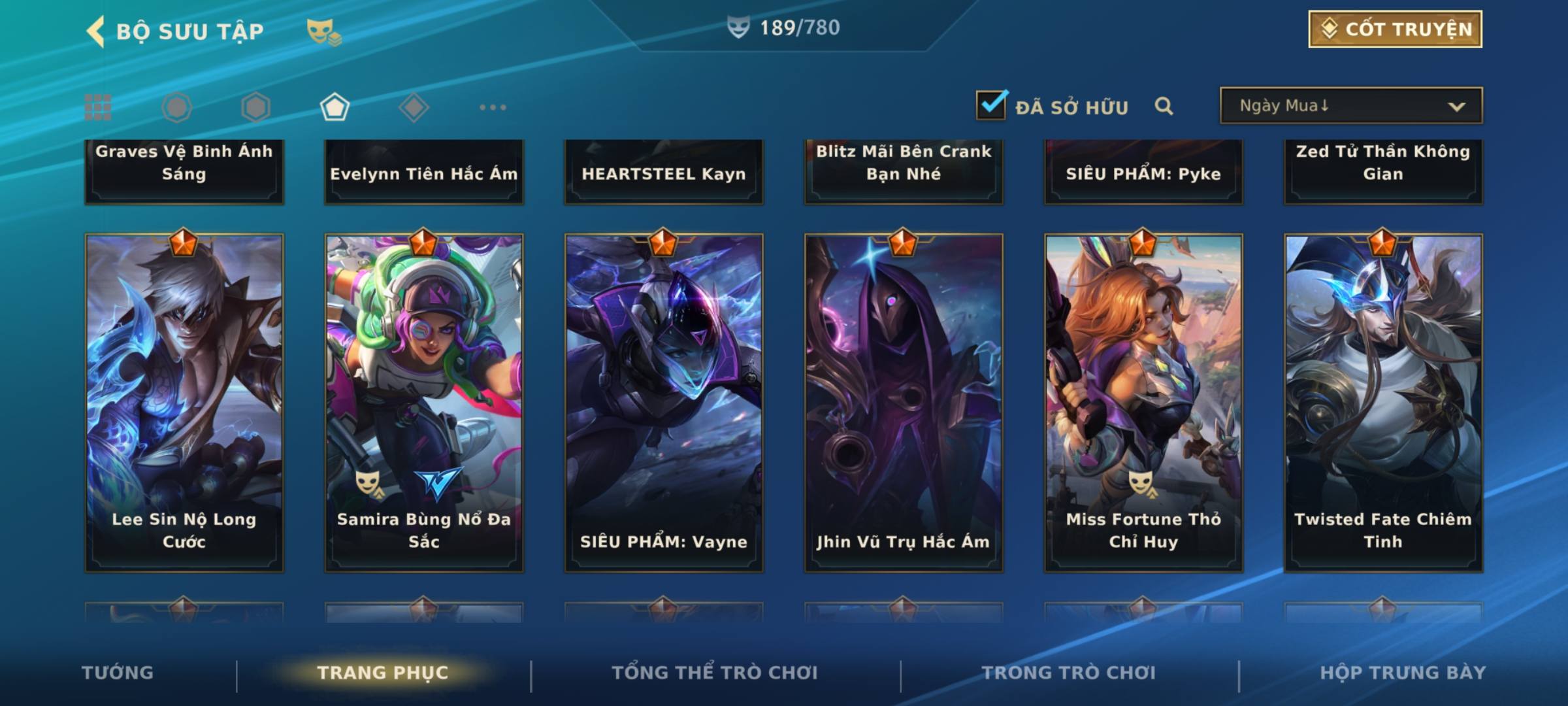Switch to the Tướng tab
1568x706 pixels.
(x=118, y=673)
